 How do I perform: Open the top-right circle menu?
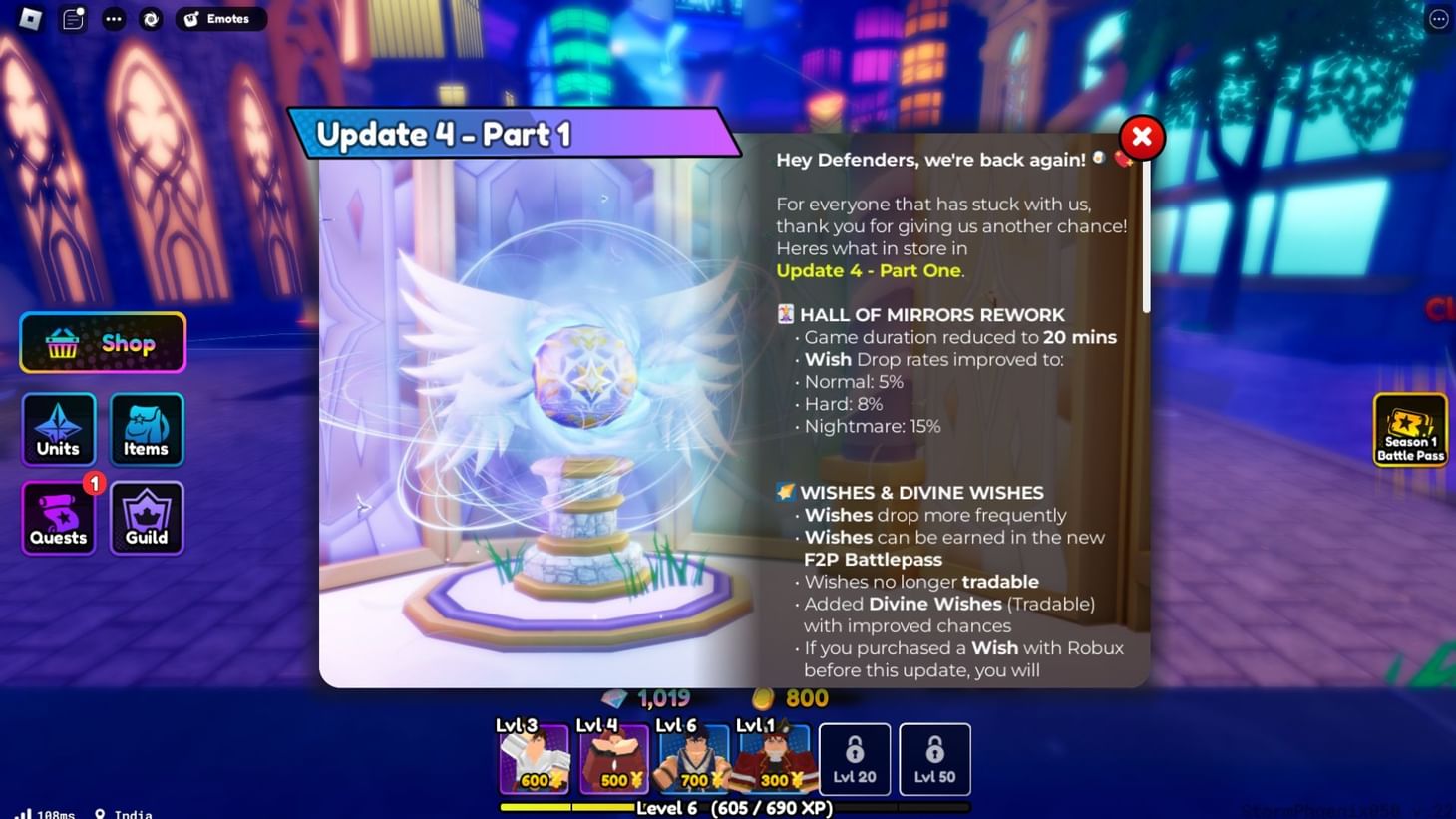coord(1437,18)
